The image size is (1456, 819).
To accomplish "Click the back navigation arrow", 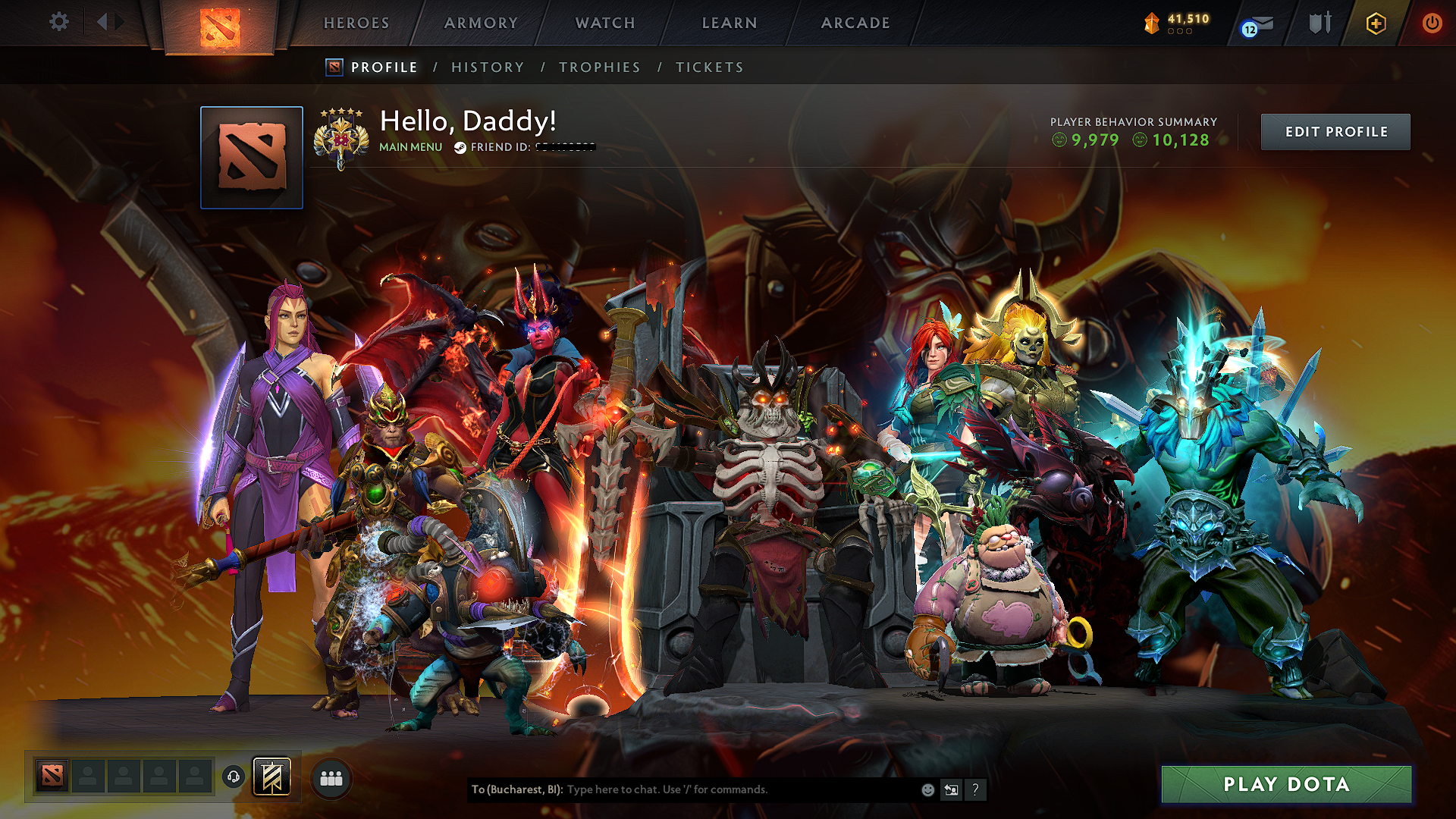I will pos(102,22).
